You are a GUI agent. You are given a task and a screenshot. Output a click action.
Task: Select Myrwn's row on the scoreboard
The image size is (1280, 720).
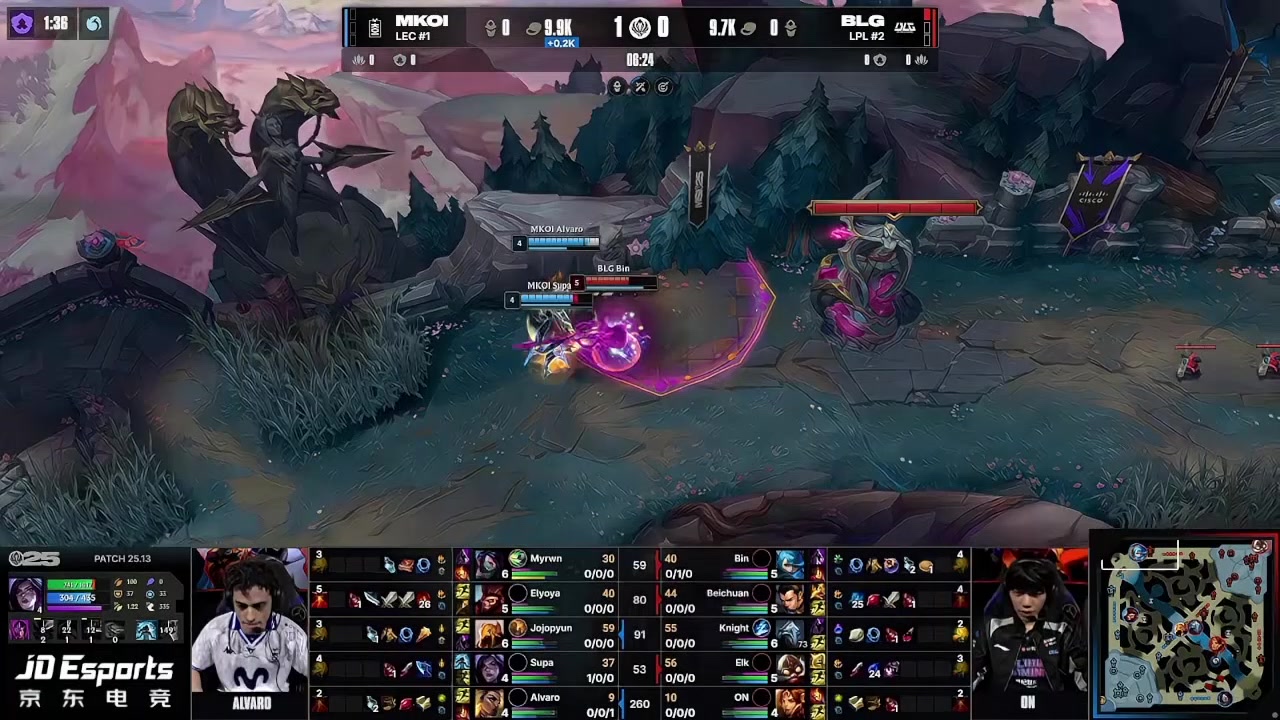540,565
